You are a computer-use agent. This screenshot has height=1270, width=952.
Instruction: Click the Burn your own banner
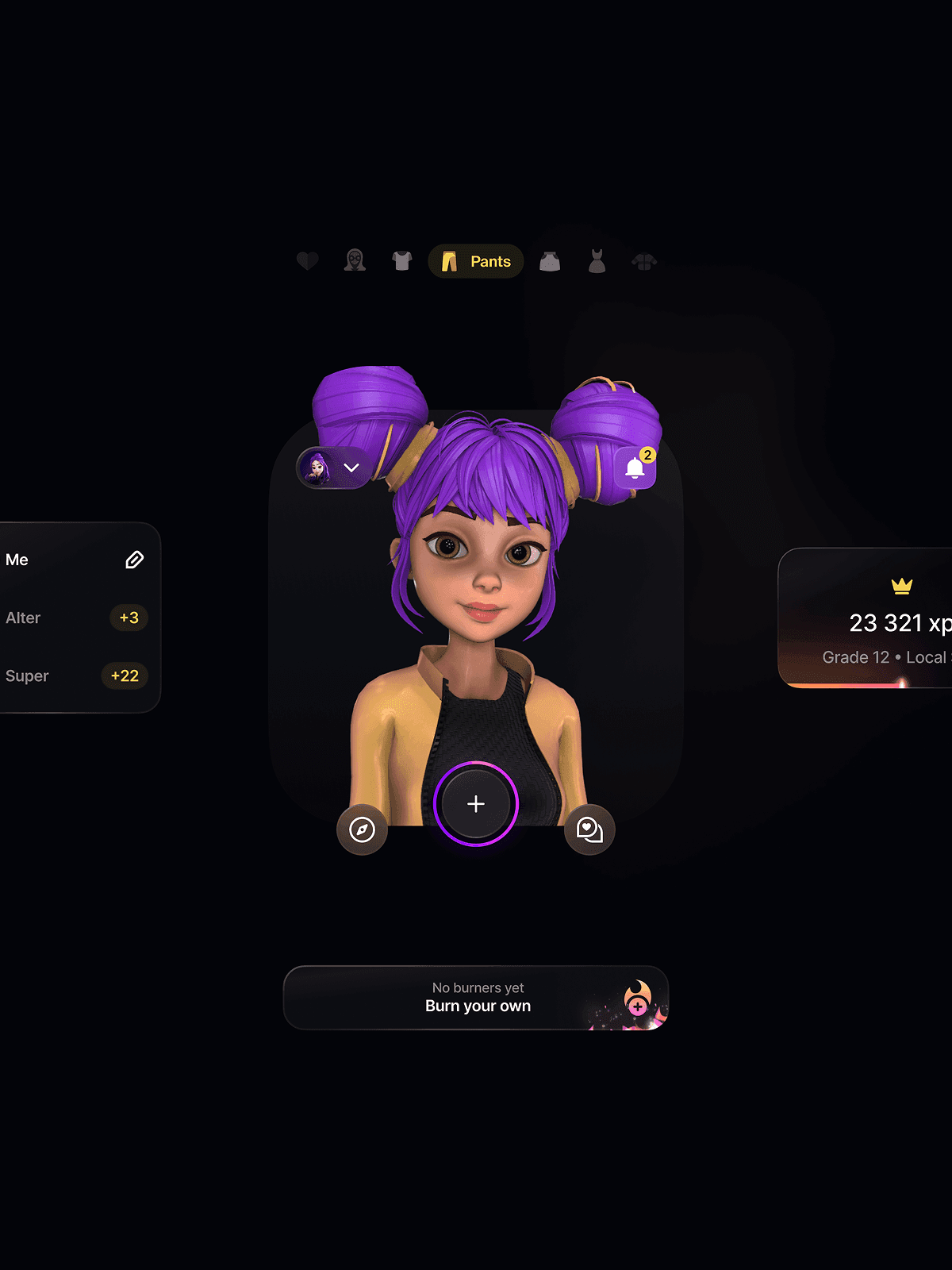(476, 998)
